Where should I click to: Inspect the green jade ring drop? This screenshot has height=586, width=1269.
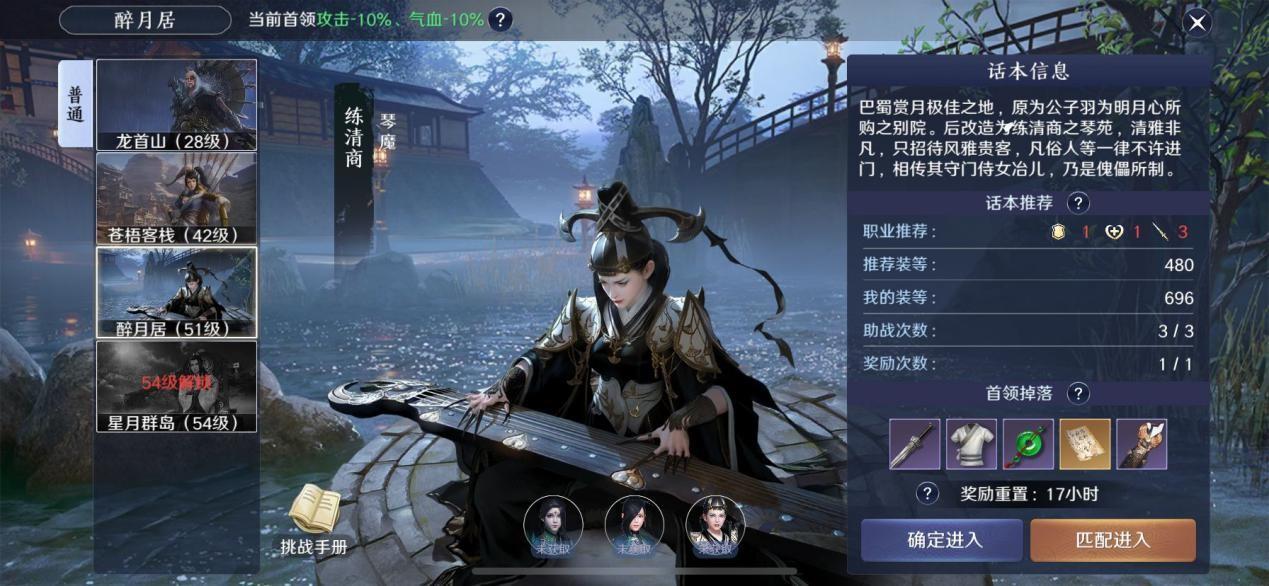pyautogui.click(x=1028, y=445)
